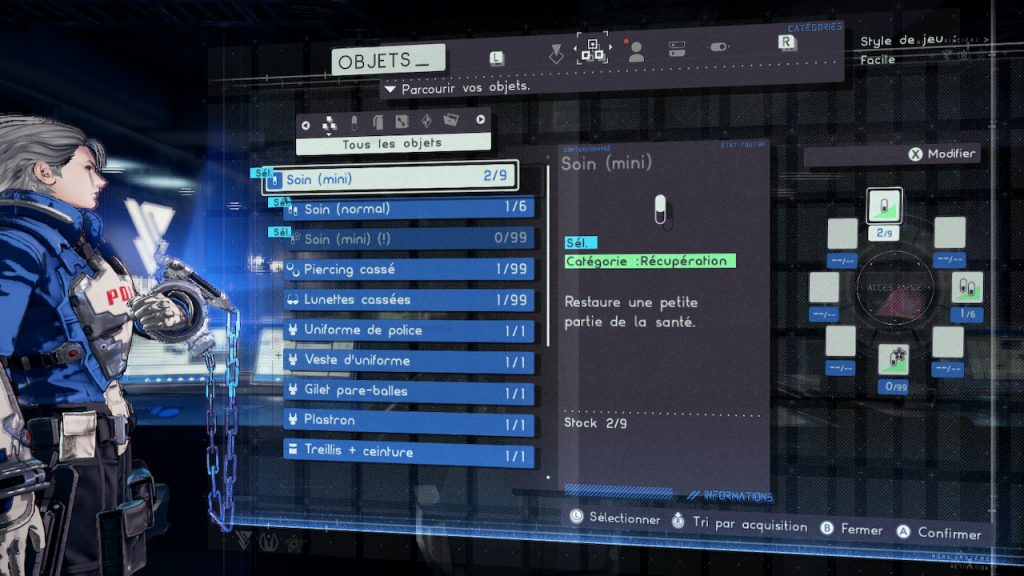Click the Modifier button

pyautogui.click(x=942, y=154)
